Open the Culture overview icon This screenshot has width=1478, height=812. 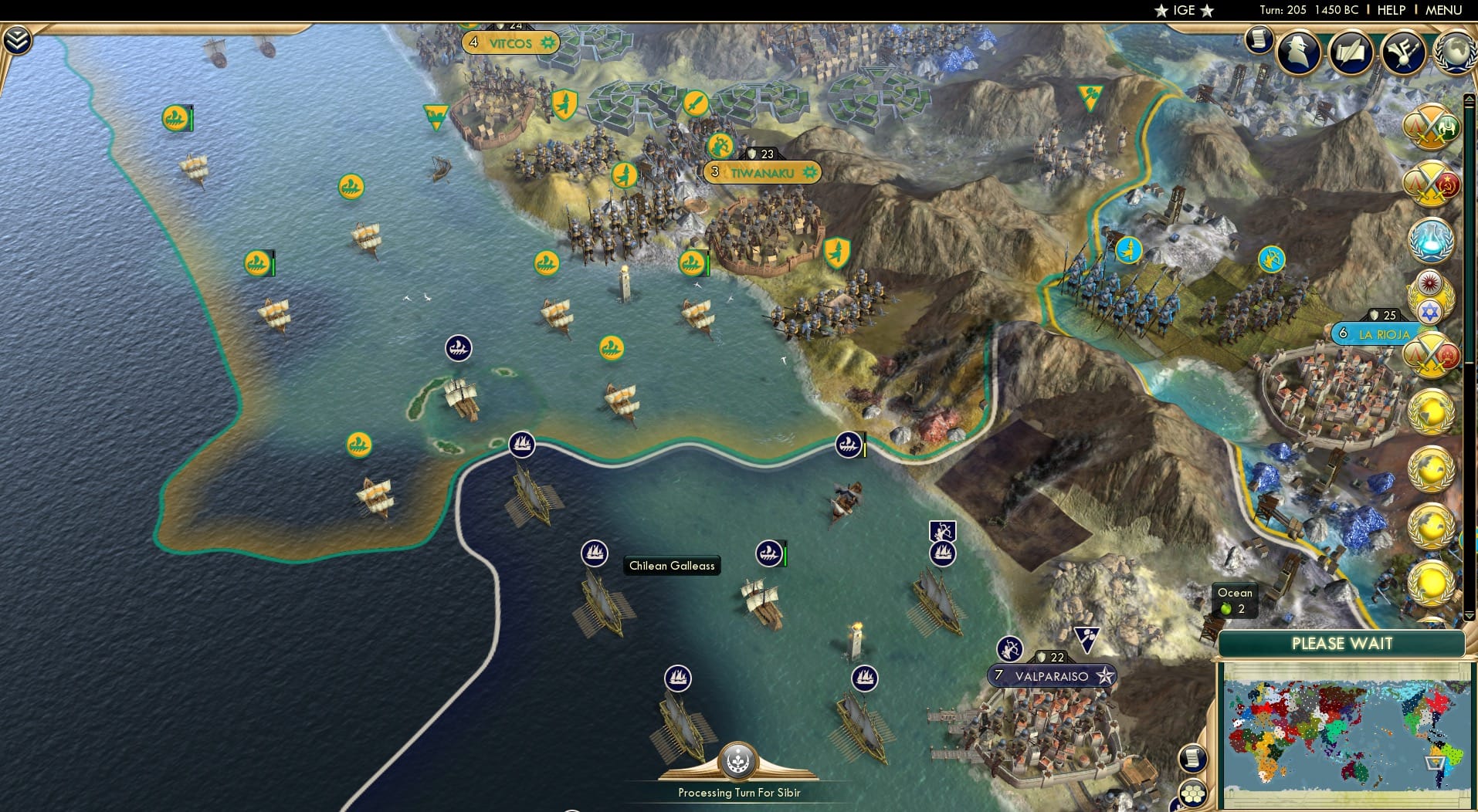(x=1404, y=51)
